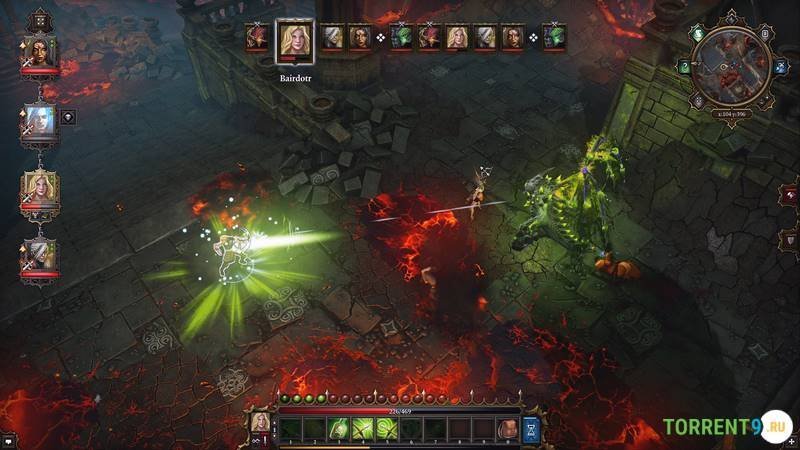Select the white-haired party member portrait
Viewport: 800px width, 450px height.
point(40,121)
